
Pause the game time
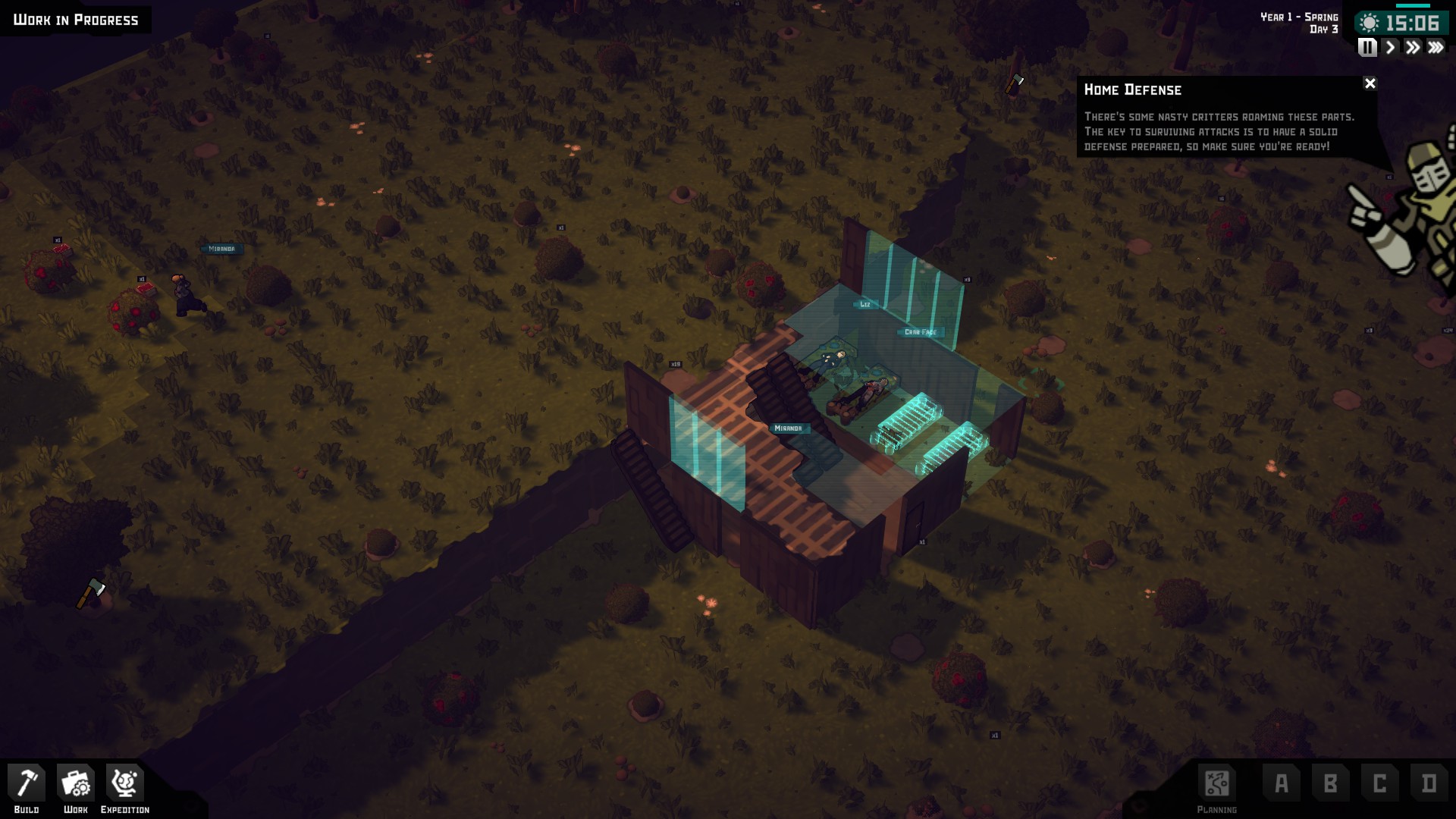pyautogui.click(x=1367, y=48)
